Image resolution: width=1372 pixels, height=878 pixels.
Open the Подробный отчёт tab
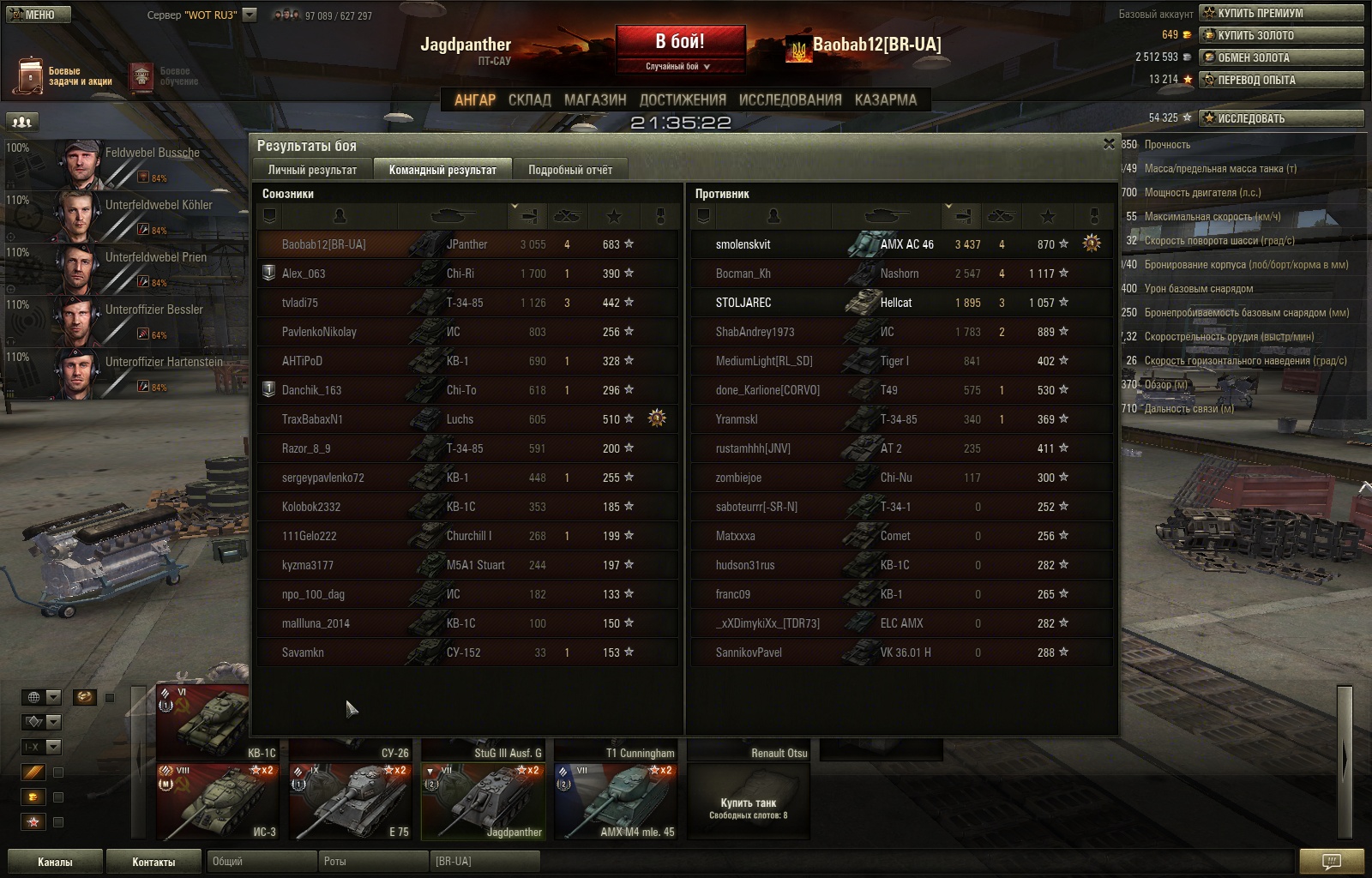click(570, 170)
